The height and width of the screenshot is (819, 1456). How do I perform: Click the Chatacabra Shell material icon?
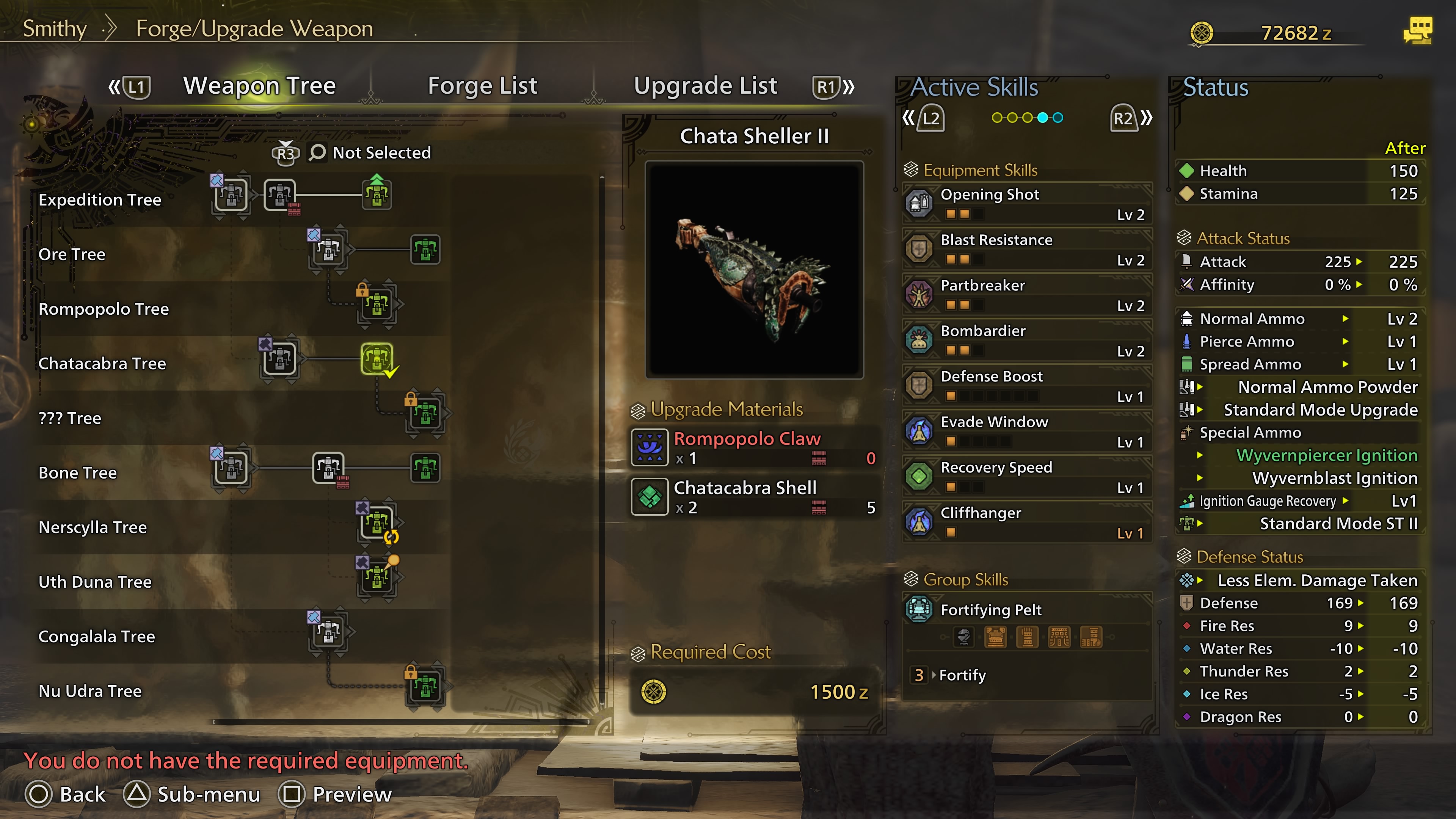[650, 496]
